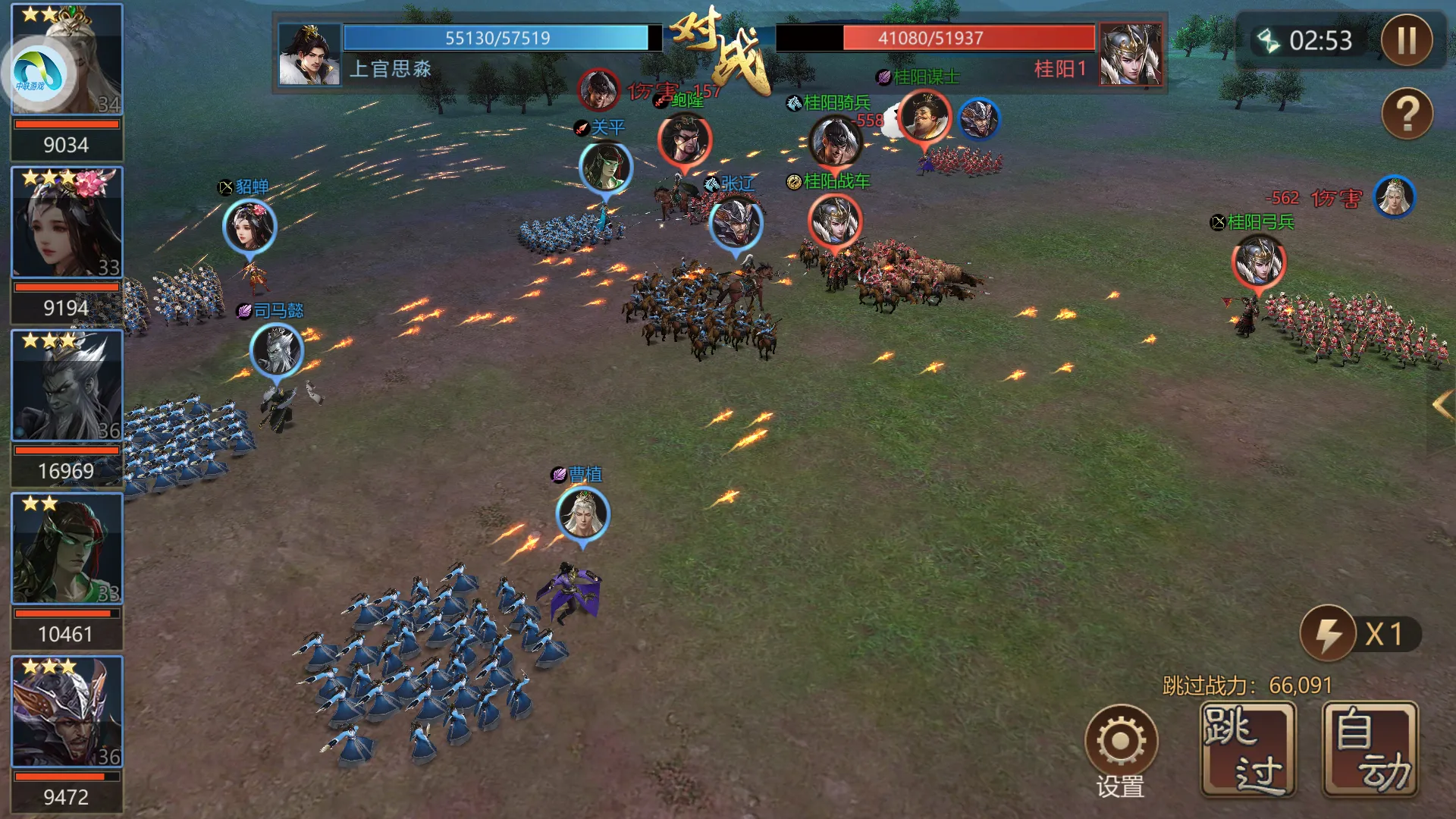The image size is (1456, 819).
Task: Select the 曹植 unit marker
Action: tap(582, 514)
